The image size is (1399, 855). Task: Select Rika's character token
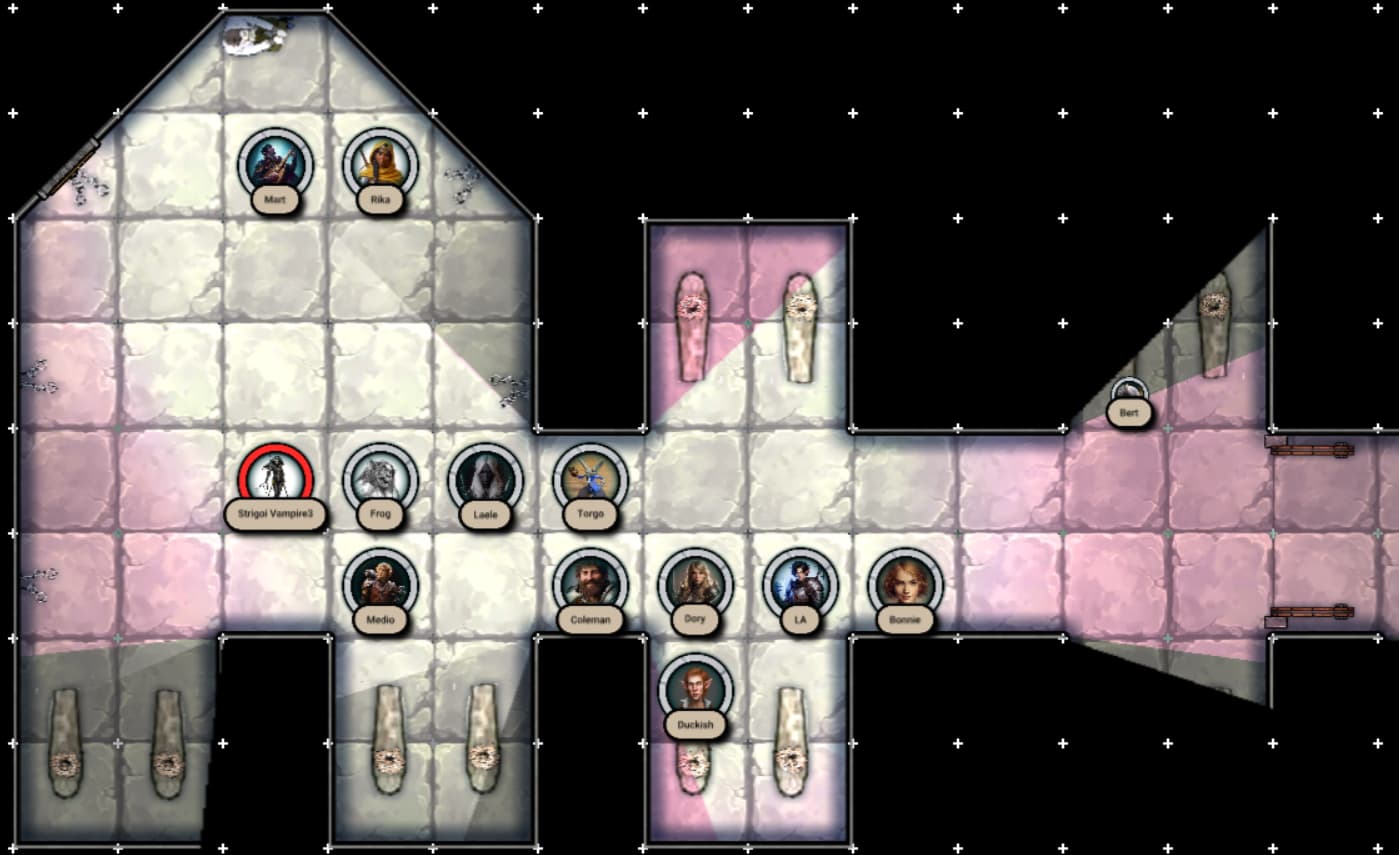point(380,165)
